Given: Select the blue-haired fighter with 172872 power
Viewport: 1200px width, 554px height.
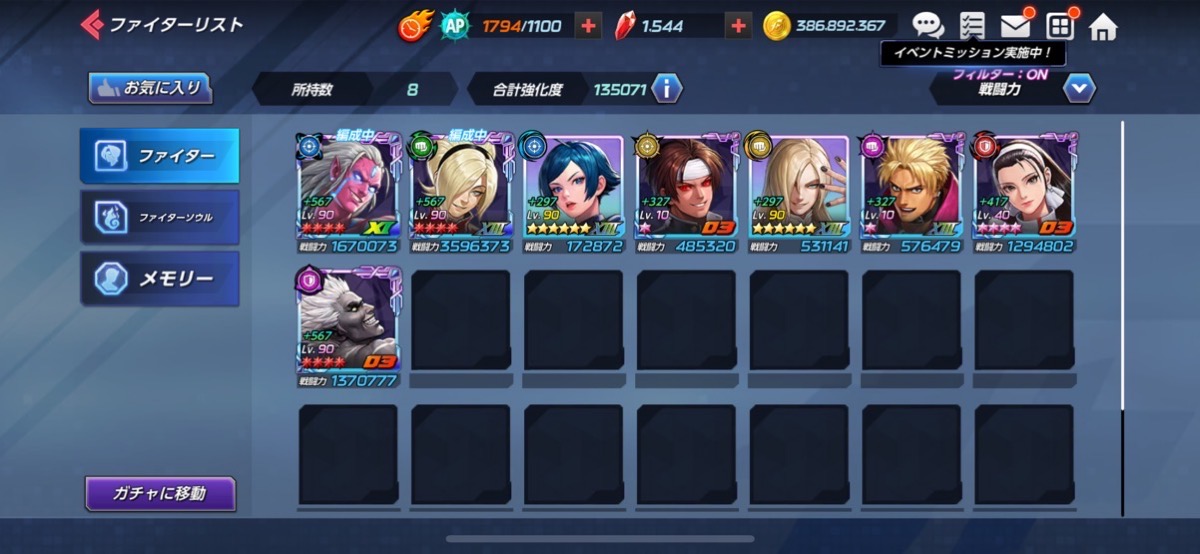Looking at the screenshot, I should [x=574, y=192].
